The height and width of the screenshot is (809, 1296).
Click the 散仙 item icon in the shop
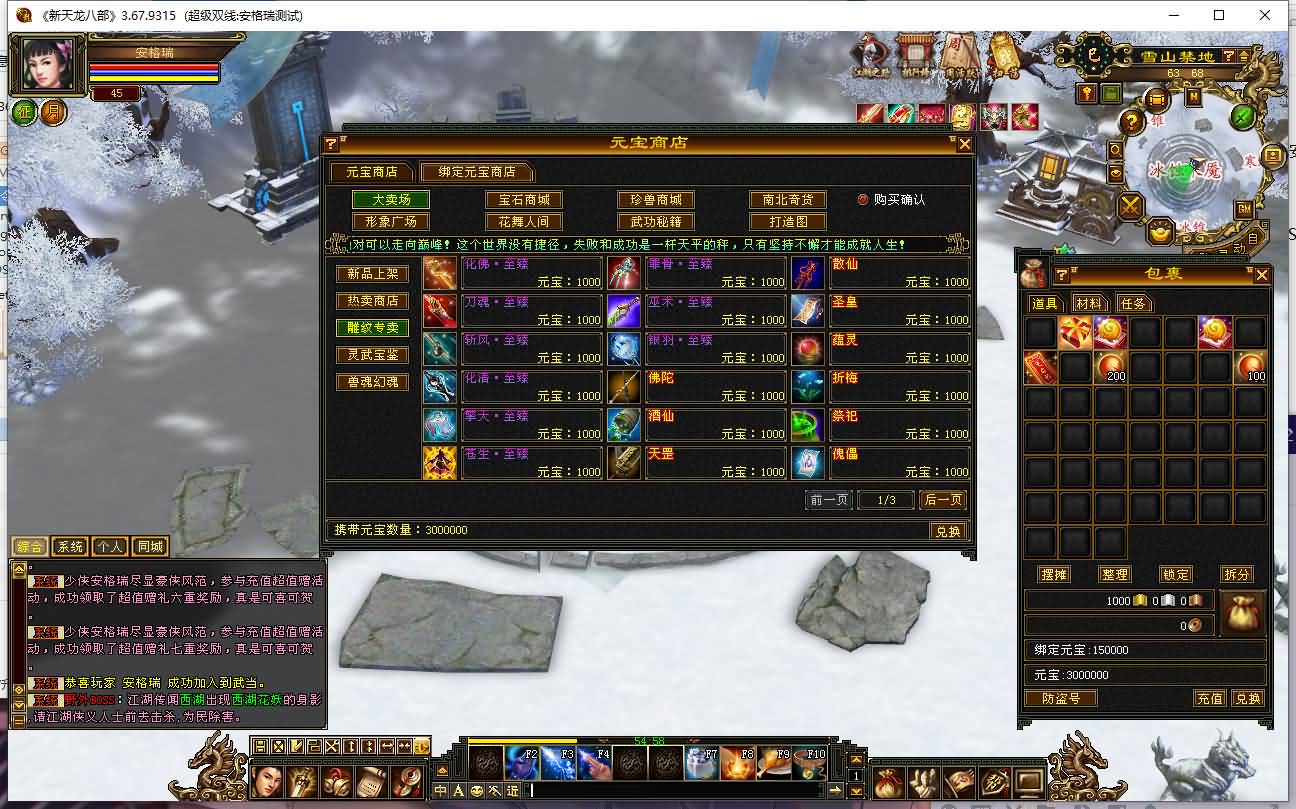808,272
